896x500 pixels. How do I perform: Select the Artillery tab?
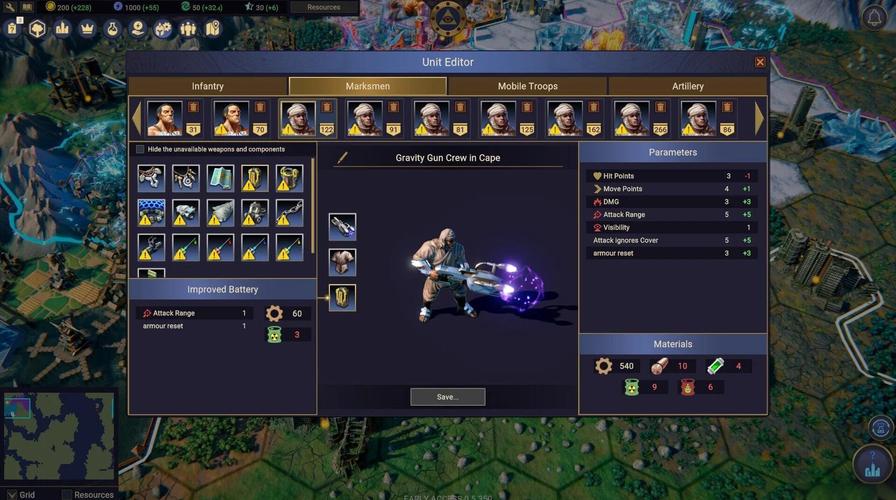click(687, 86)
